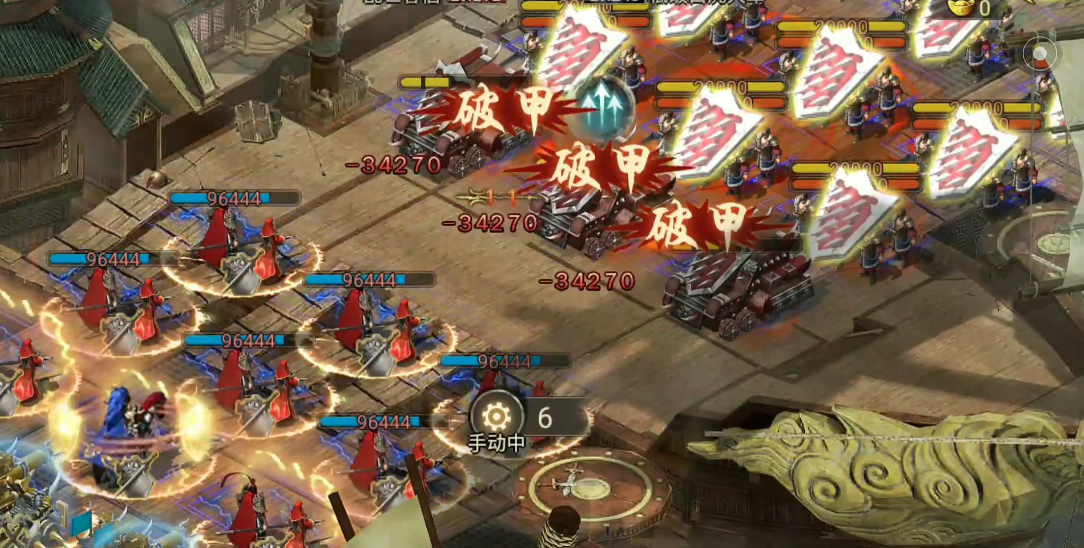Tap the gold ingot currency icon
The height and width of the screenshot is (548, 1084).
[963, 8]
